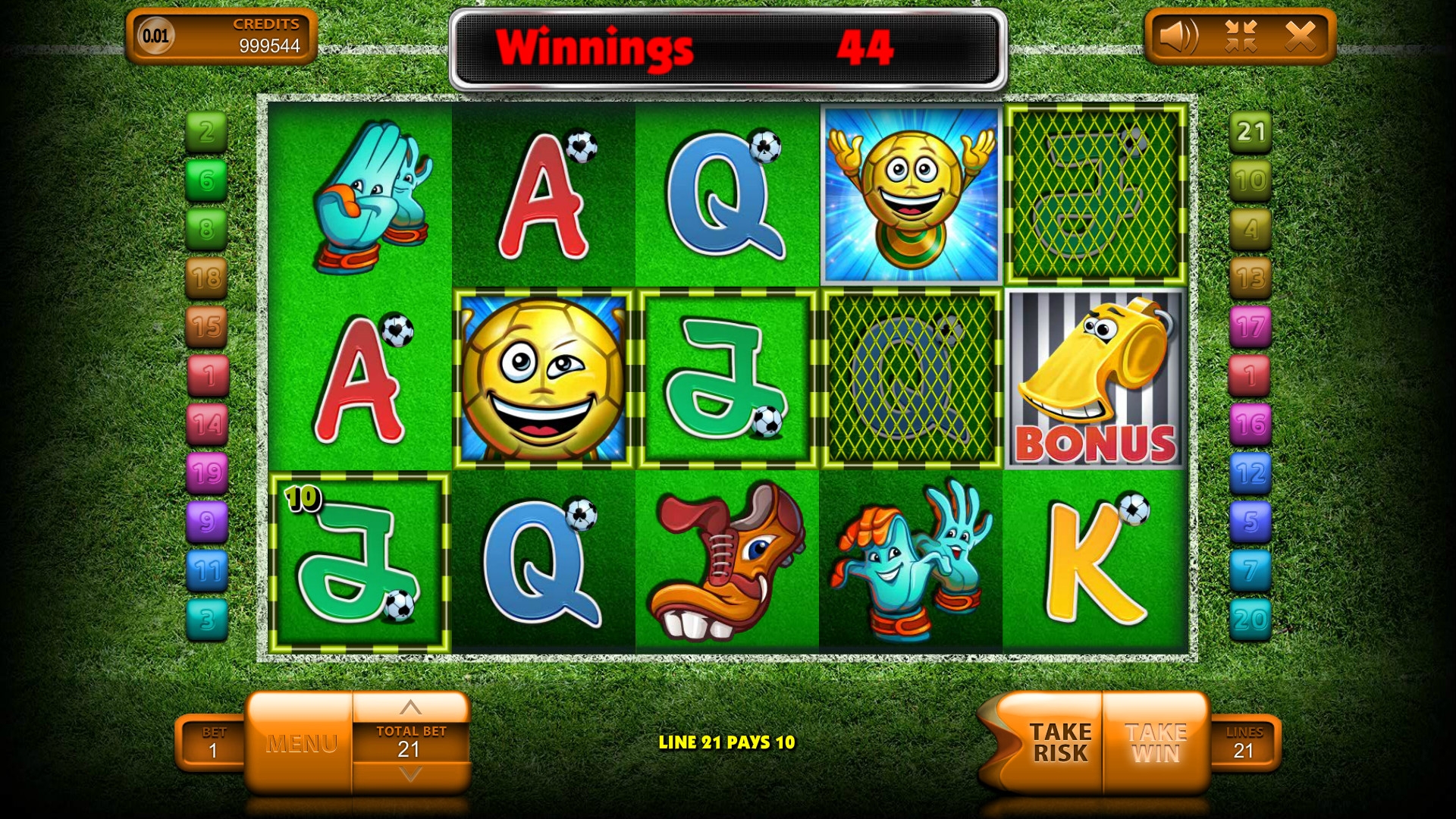
Task: Open the Menu button
Action: point(301,743)
